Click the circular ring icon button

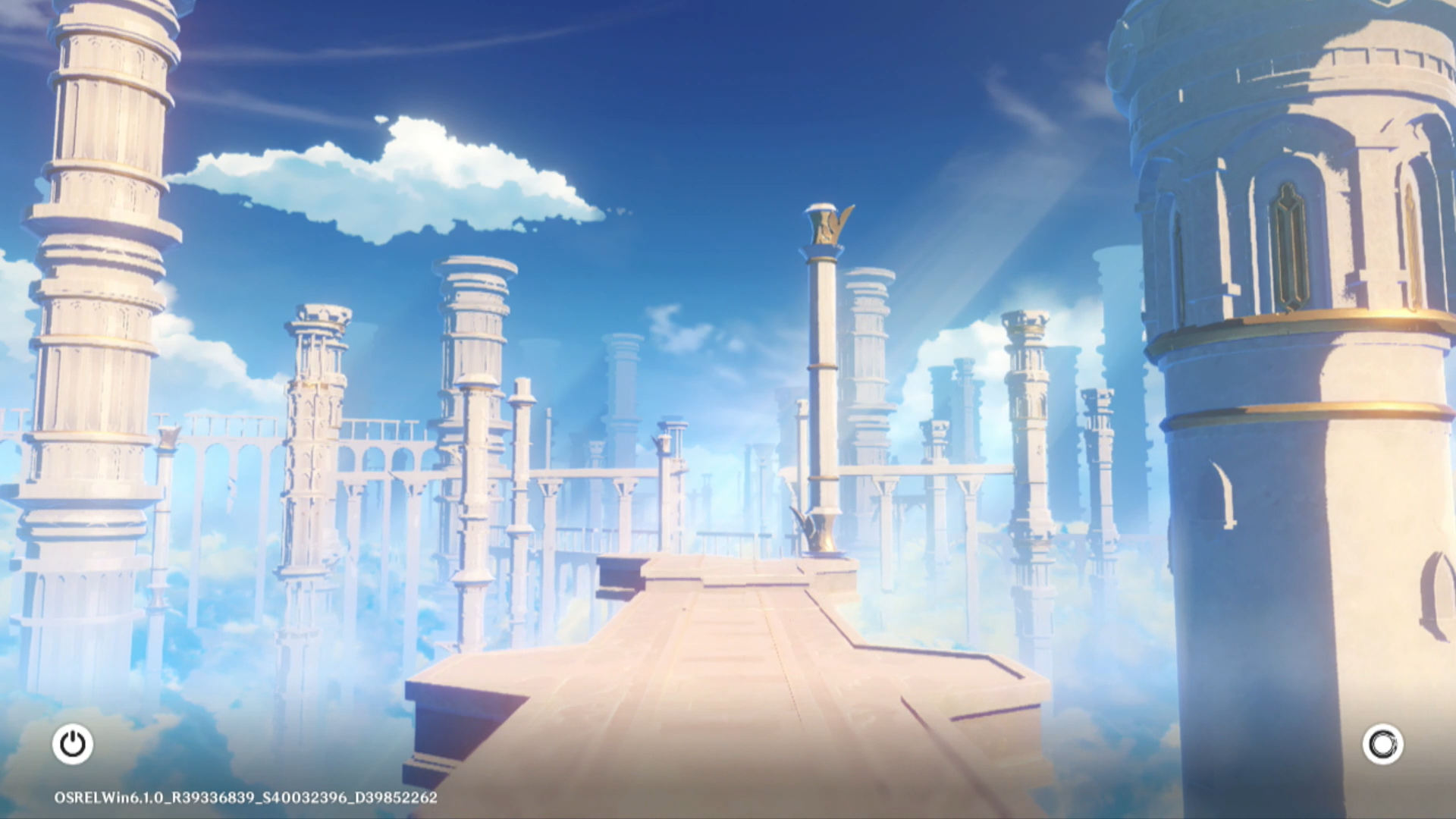[x=1382, y=744]
